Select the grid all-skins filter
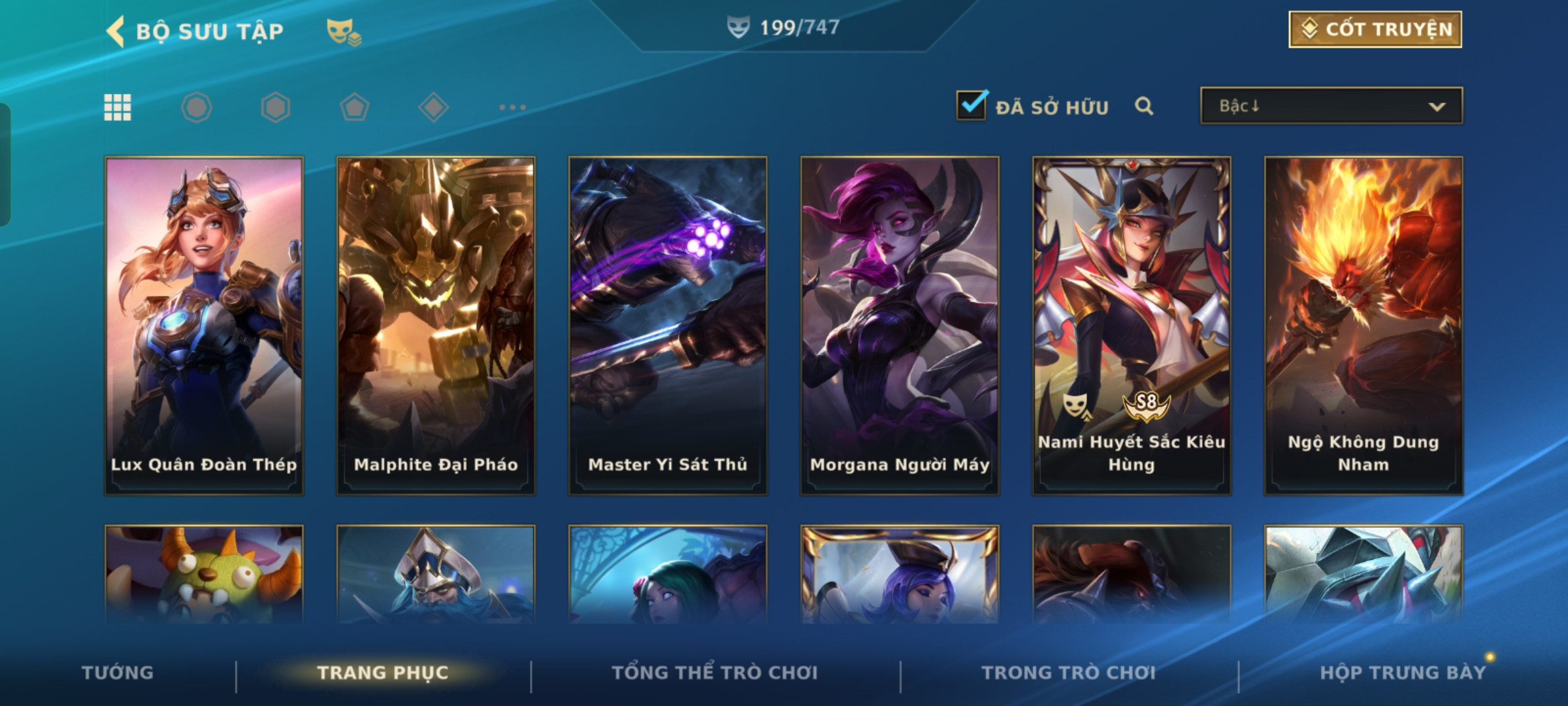The width and height of the screenshot is (1568, 706). (118, 107)
